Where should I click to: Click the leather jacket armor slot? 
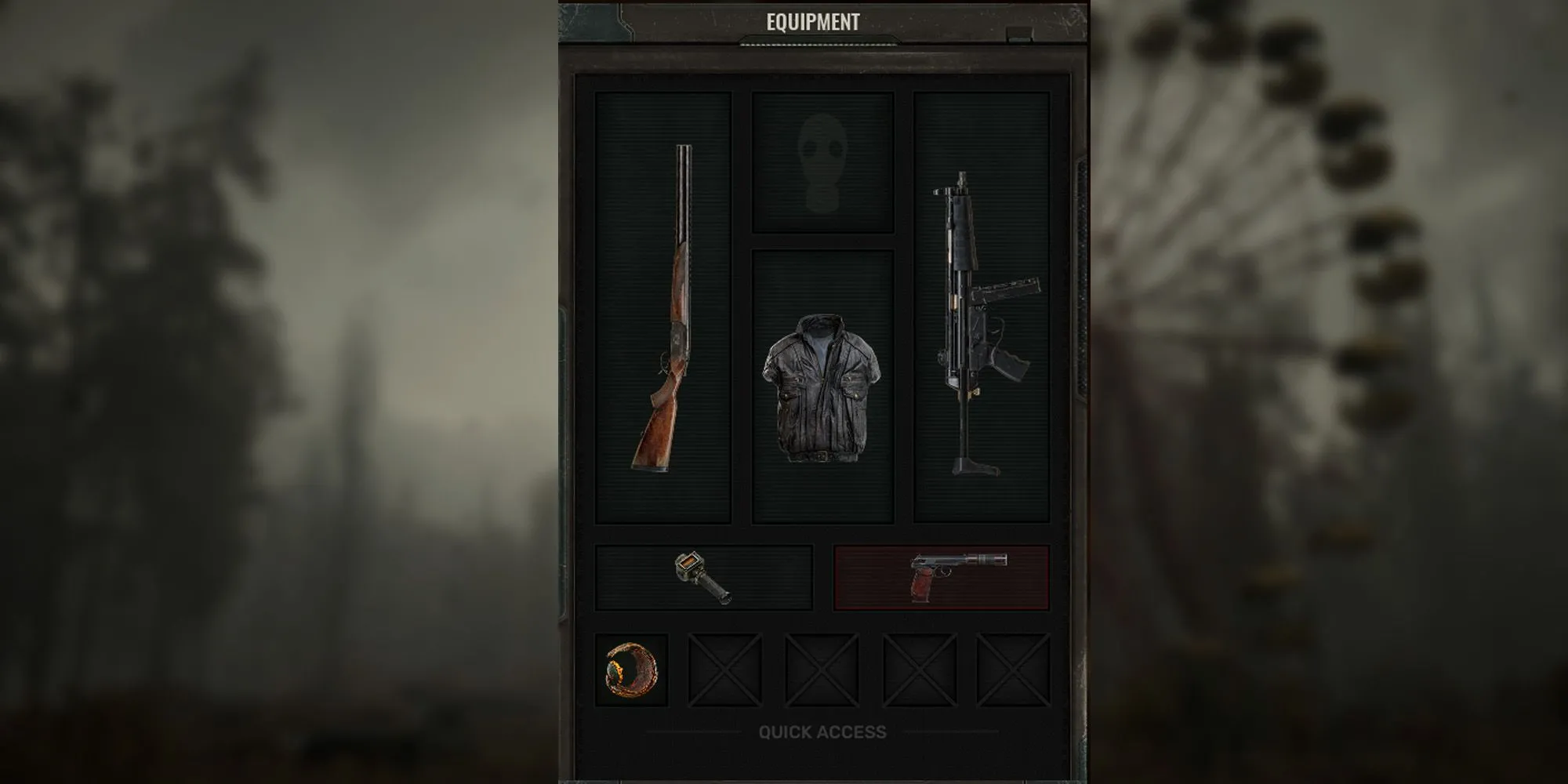coord(822,387)
